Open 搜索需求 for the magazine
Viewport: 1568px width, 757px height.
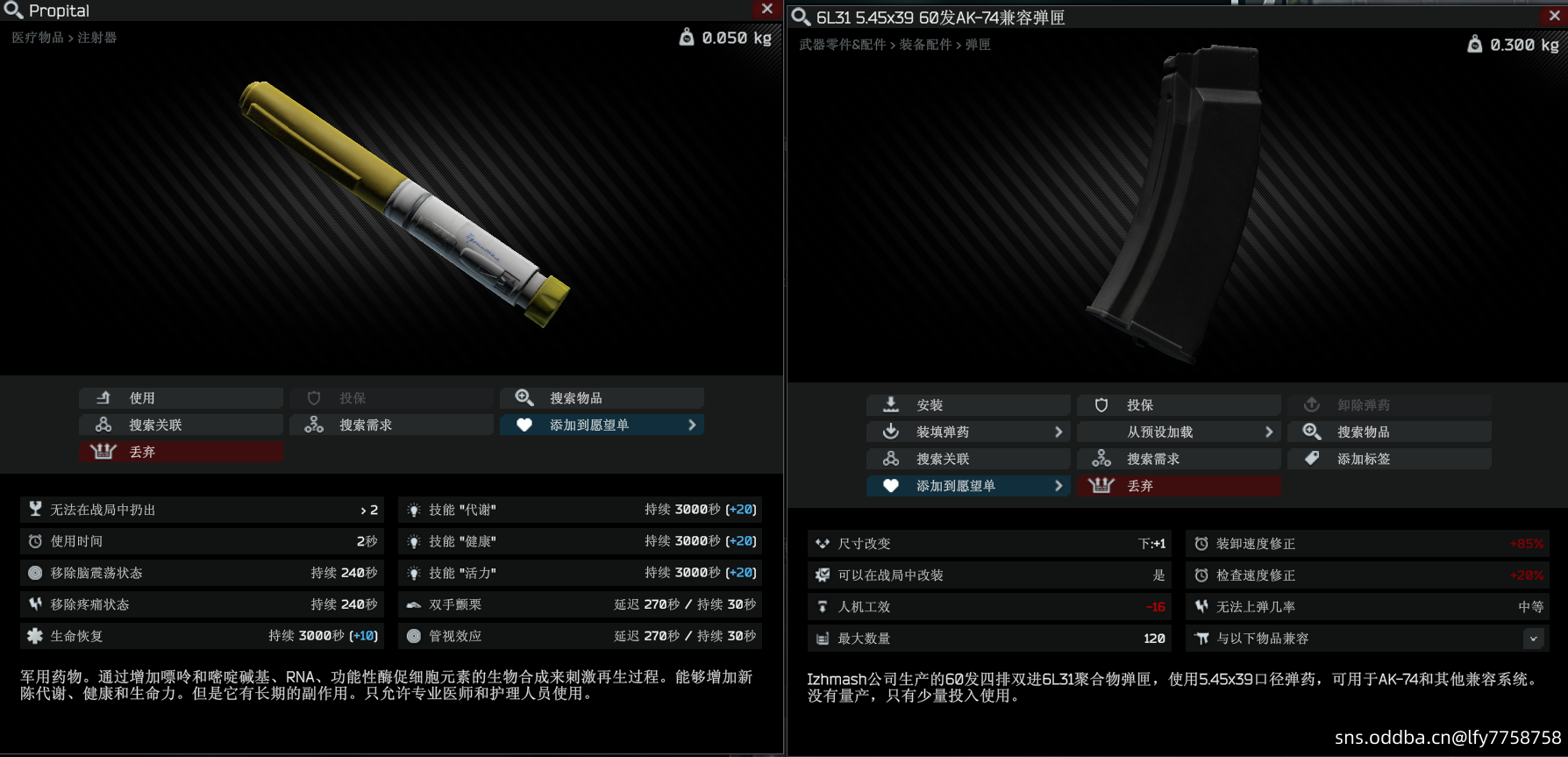click(x=1179, y=459)
